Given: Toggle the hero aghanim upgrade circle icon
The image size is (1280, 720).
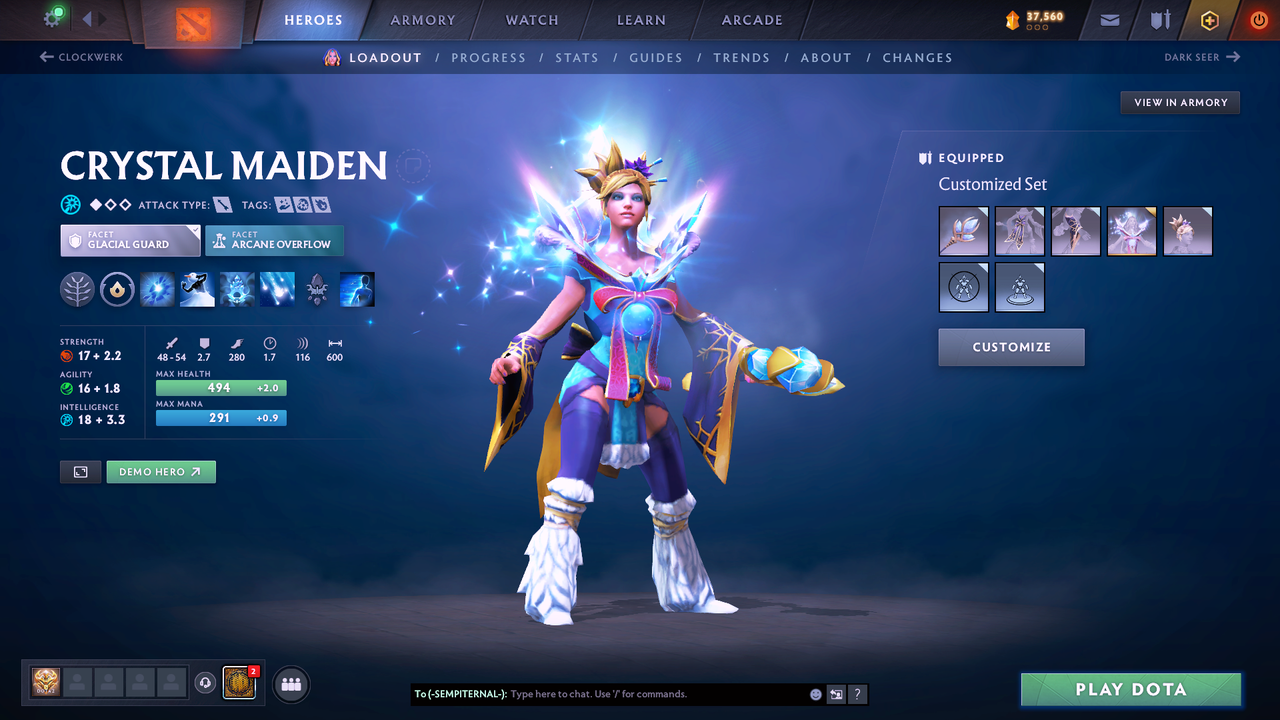Looking at the screenshot, I should point(117,290).
